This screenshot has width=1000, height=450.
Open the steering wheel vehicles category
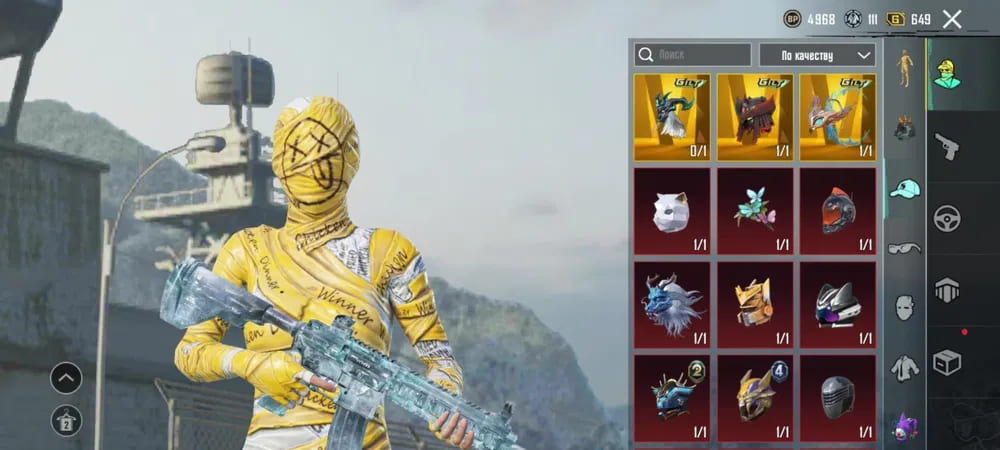[x=947, y=218]
